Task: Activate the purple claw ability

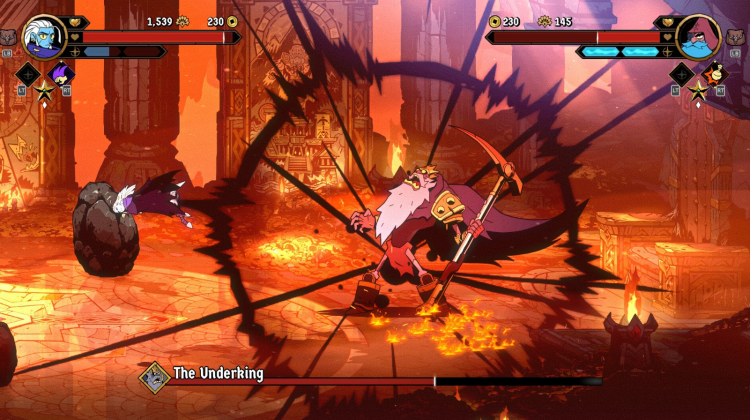Action: tap(62, 74)
